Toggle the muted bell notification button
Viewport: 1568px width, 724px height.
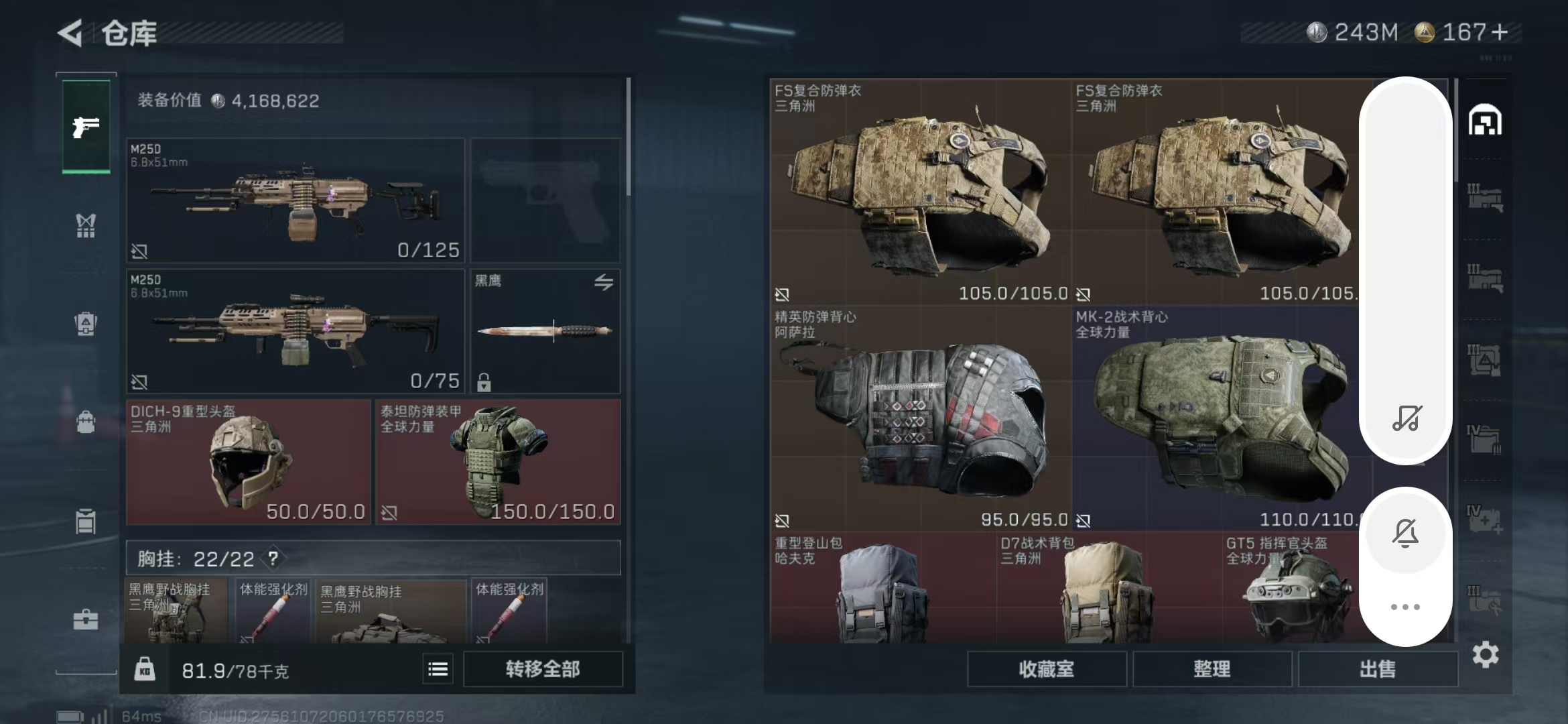tap(1405, 534)
